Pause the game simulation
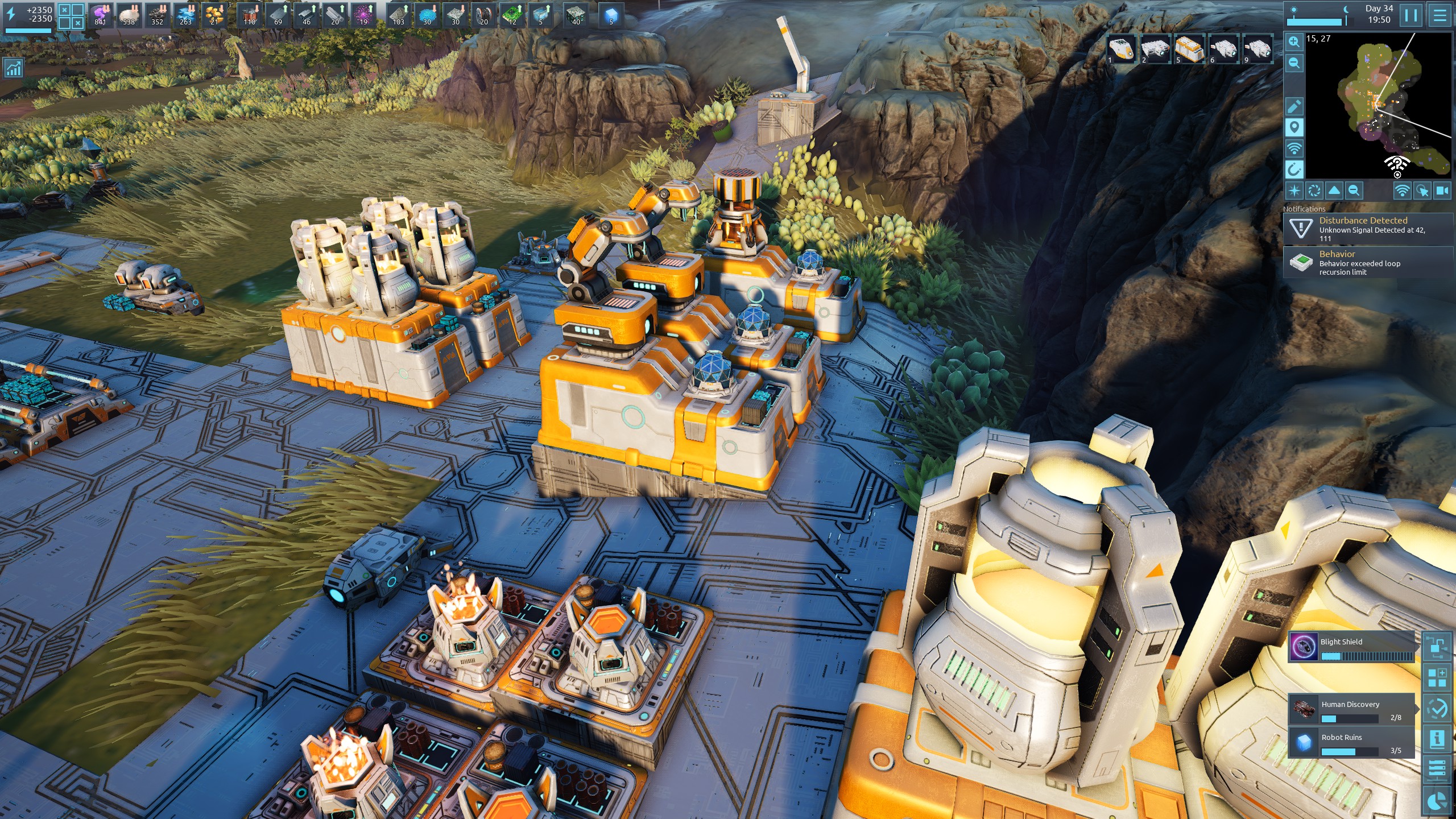Viewport: 1456px width, 819px height. 1411,15
